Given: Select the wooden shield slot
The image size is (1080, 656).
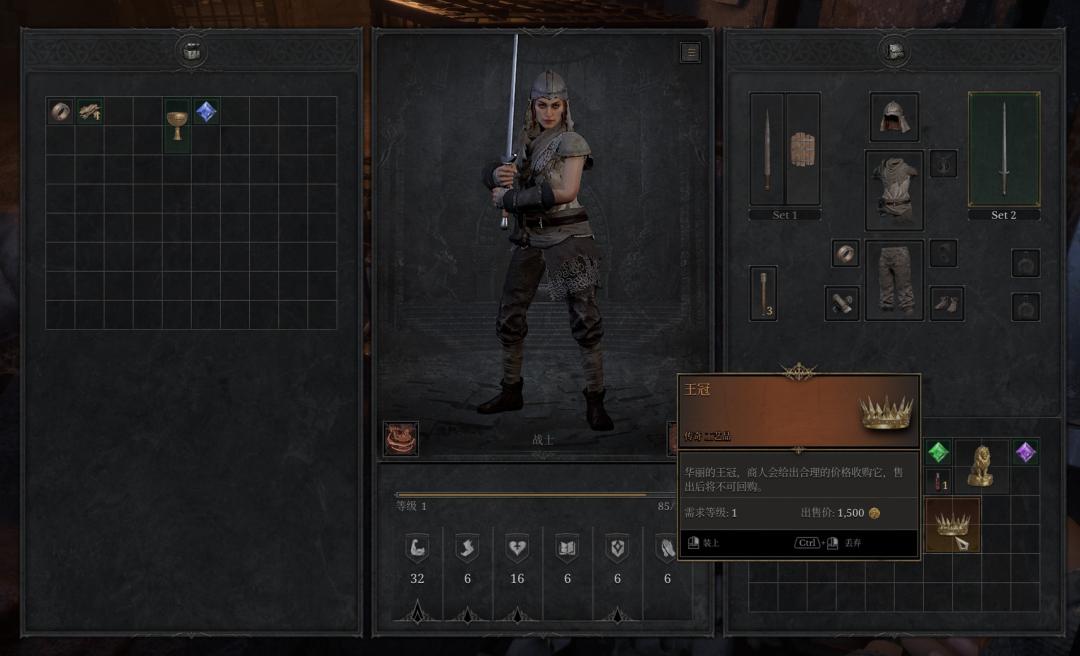Looking at the screenshot, I should pos(802,149).
